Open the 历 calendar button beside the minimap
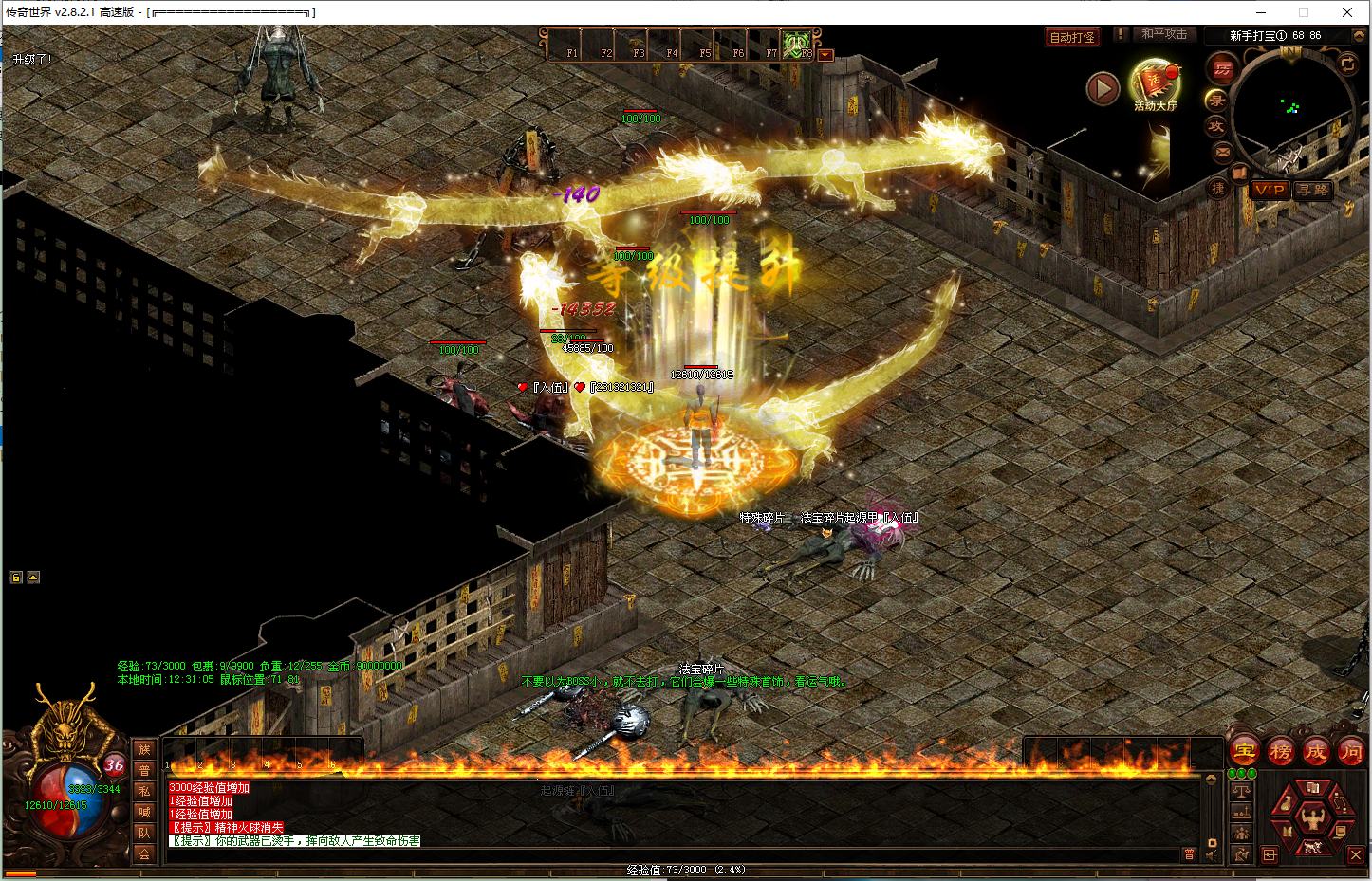 (1222, 68)
